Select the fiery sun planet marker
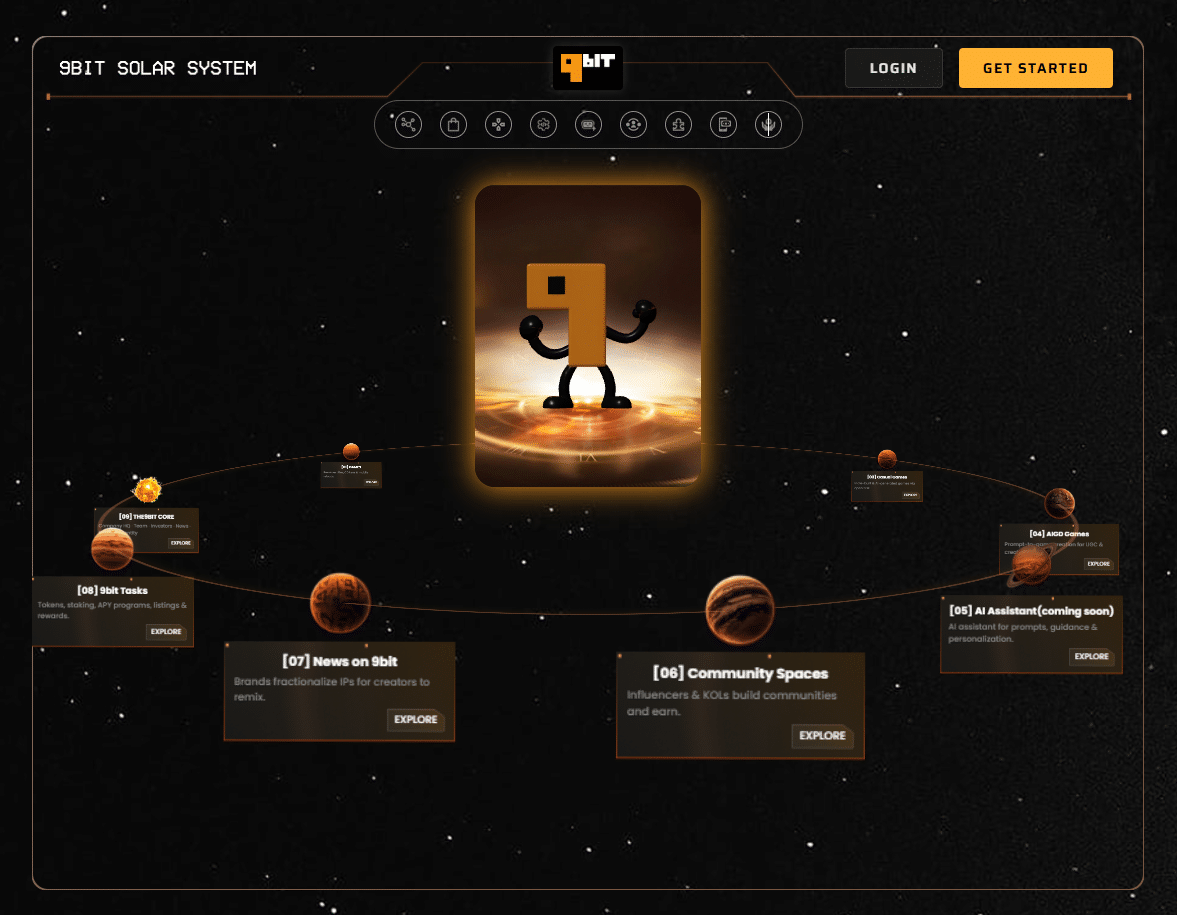This screenshot has width=1177, height=915. coord(148,489)
